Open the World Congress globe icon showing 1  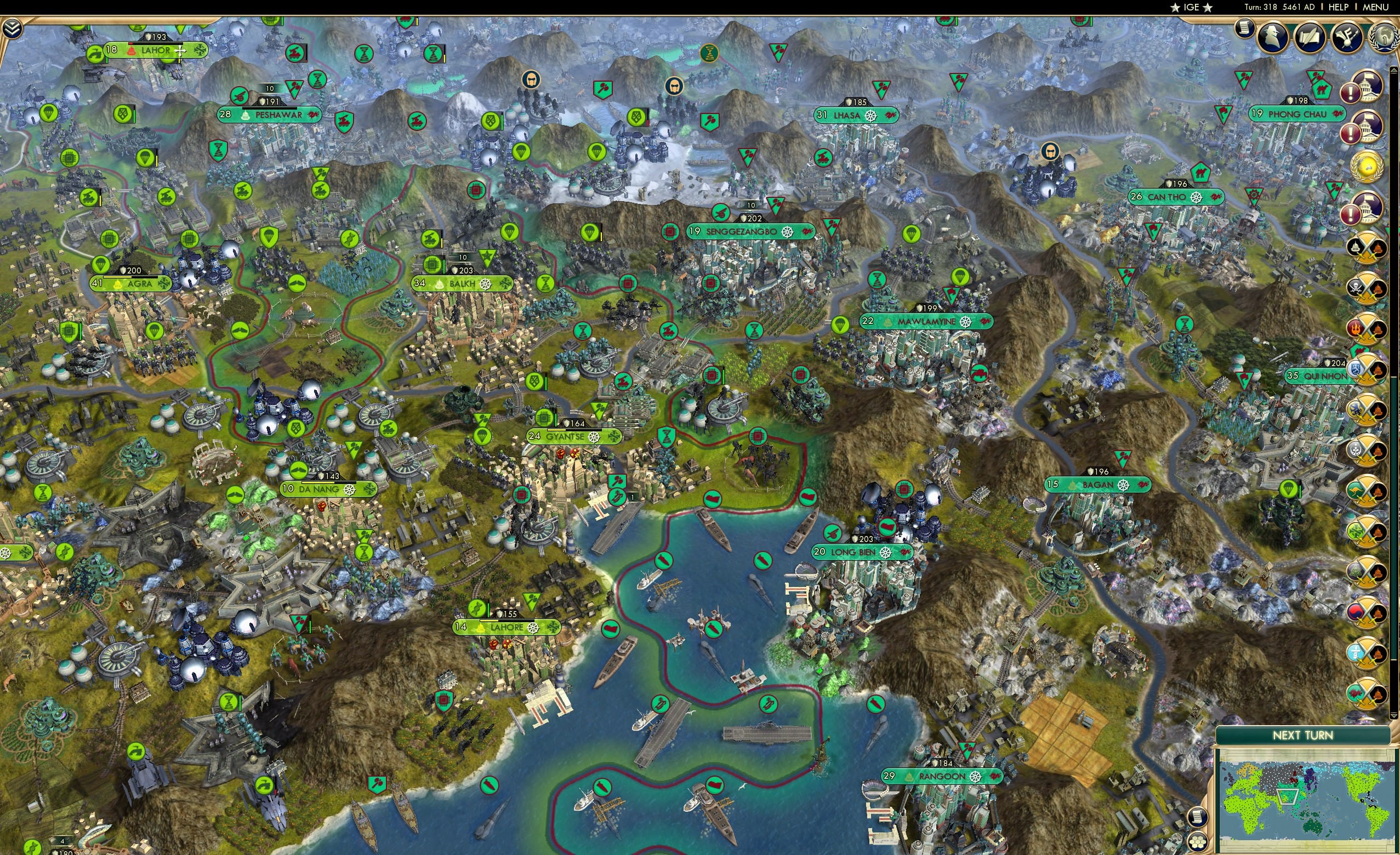[x=1385, y=38]
